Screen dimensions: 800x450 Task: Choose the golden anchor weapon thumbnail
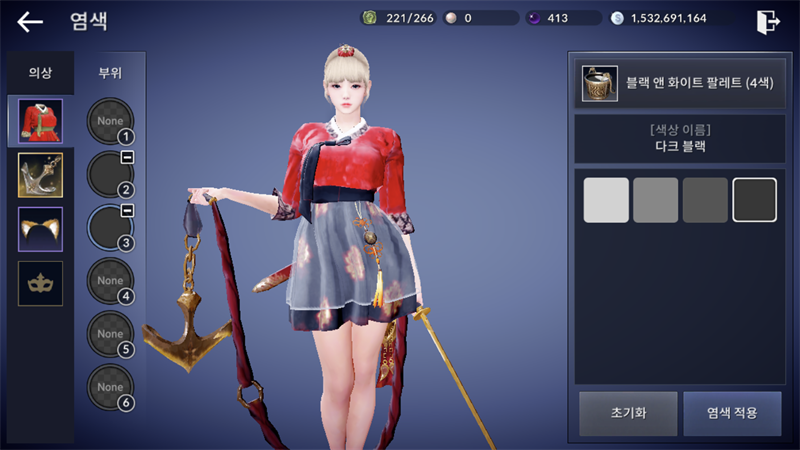(x=40, y=175)
